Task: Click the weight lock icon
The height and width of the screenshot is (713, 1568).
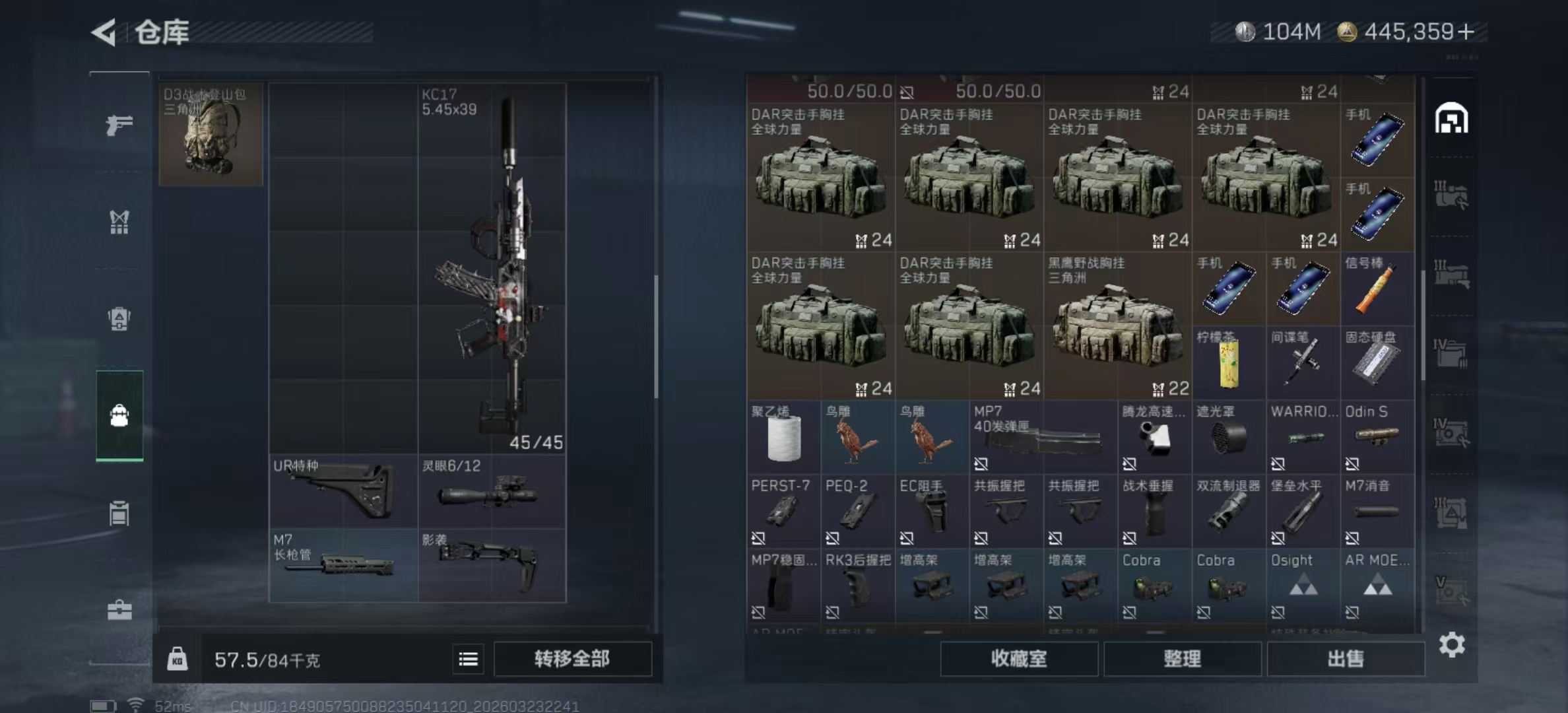Action: [x=177, y=659]
